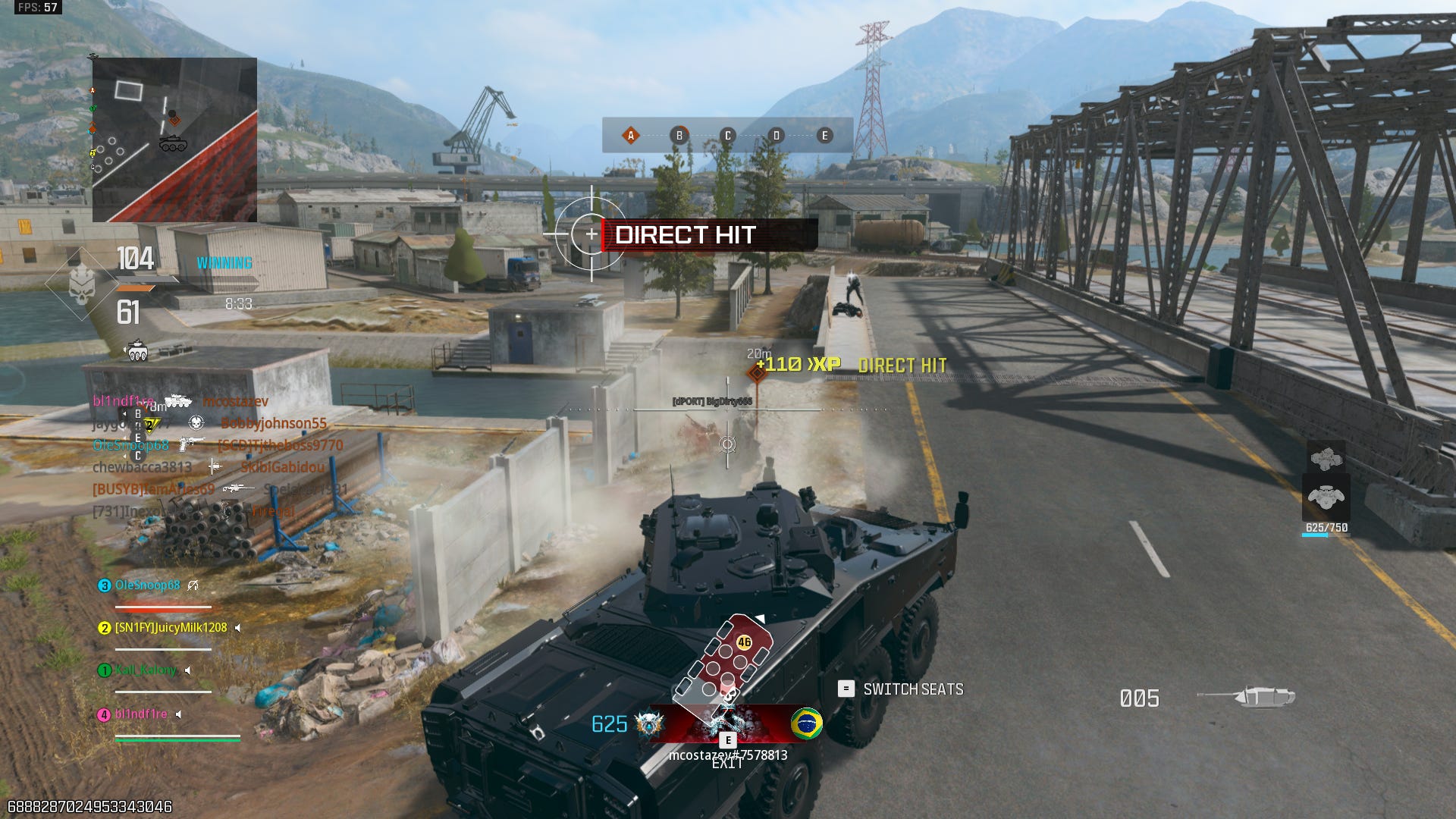Image resolution: width=1456 pixels, height=819 pixels.
Task: Select squad member Kail_Kalony
Action: click(146, 670)
